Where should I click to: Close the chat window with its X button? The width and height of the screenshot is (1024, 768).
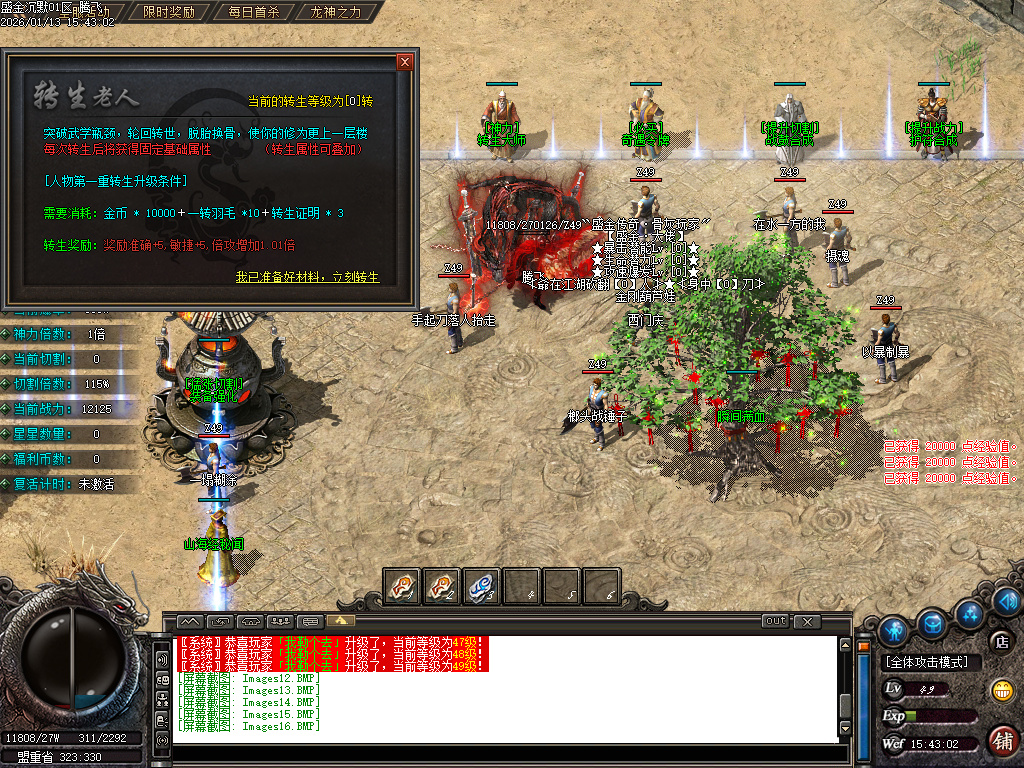[x=808, y=621]
